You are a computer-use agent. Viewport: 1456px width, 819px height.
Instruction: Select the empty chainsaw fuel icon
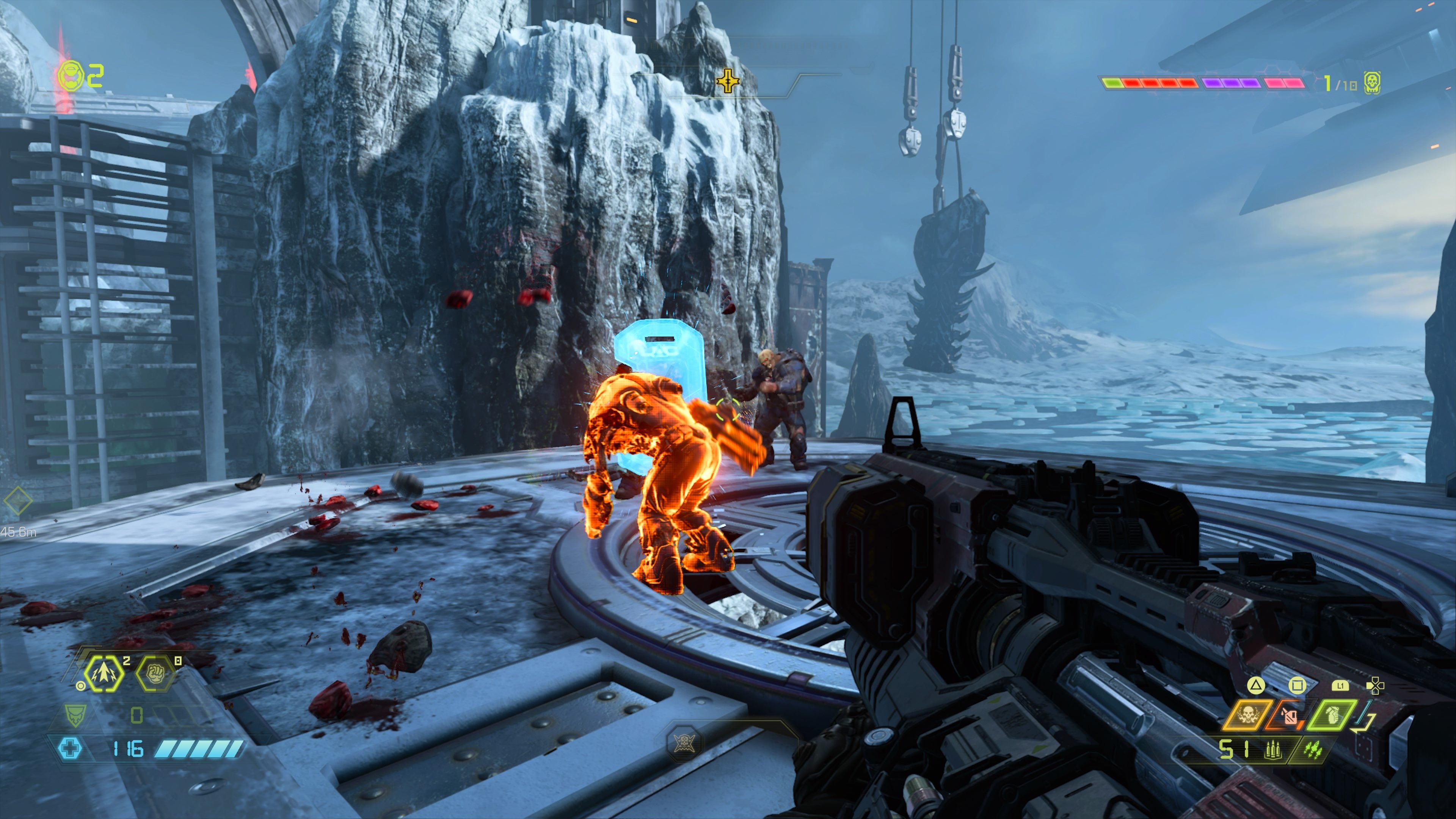click(1289, 717)
